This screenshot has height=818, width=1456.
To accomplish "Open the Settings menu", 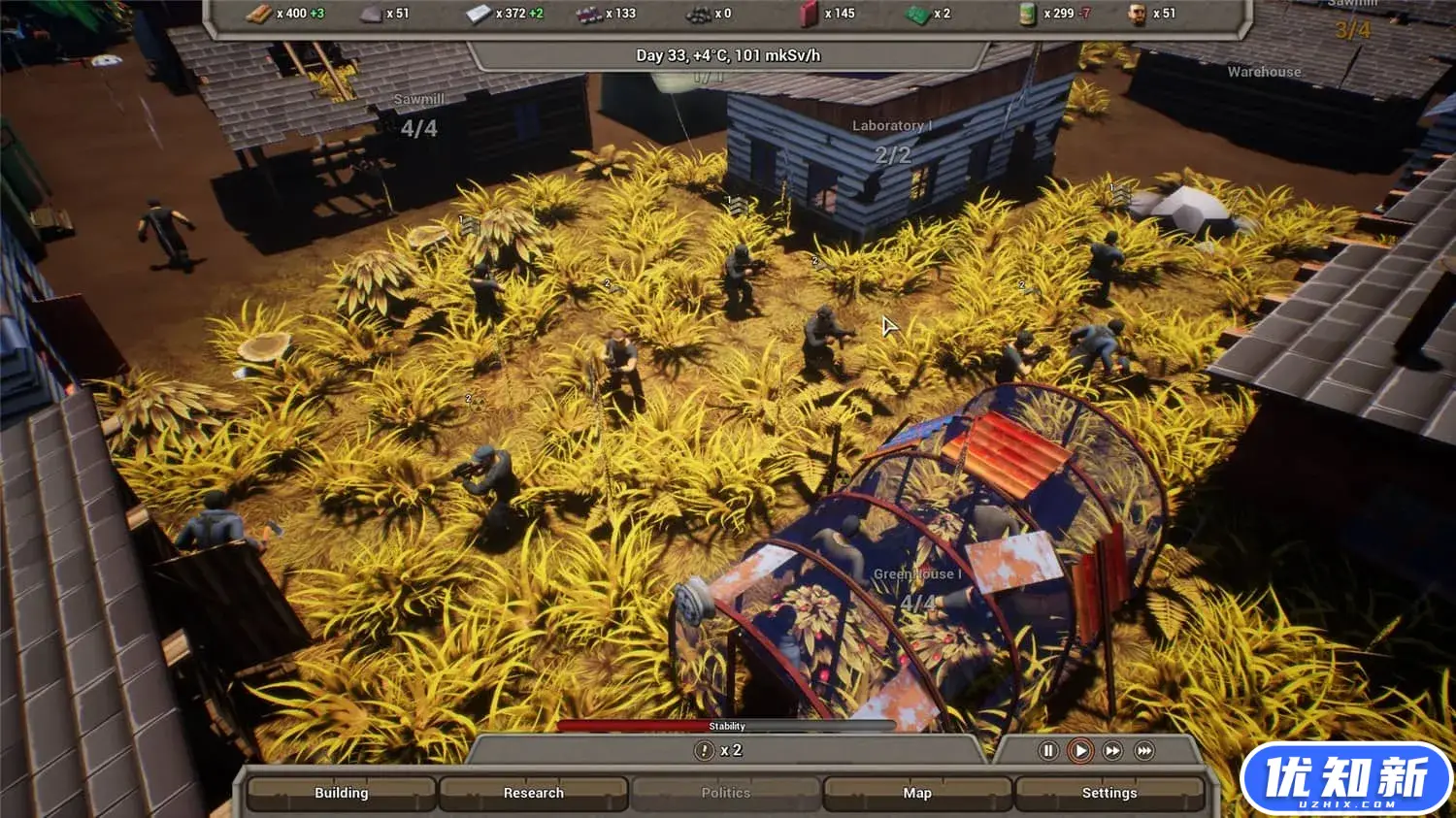I will click(1109, 793).
